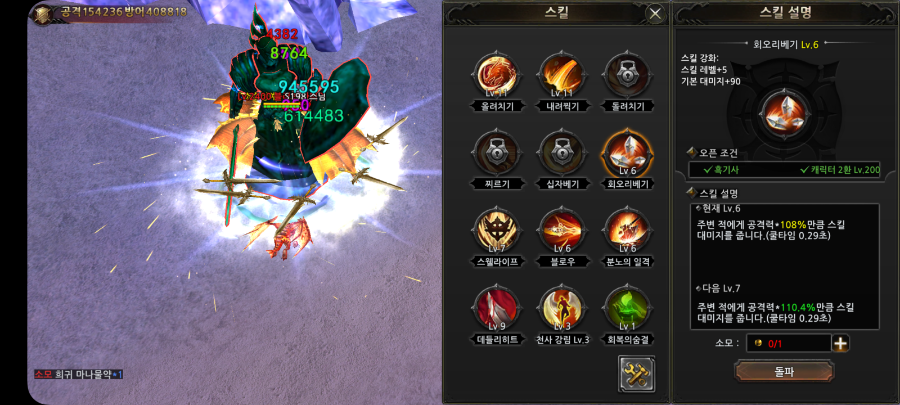Close the 스킬 skill panel
900x405 pixels.
tap(655, 14)
